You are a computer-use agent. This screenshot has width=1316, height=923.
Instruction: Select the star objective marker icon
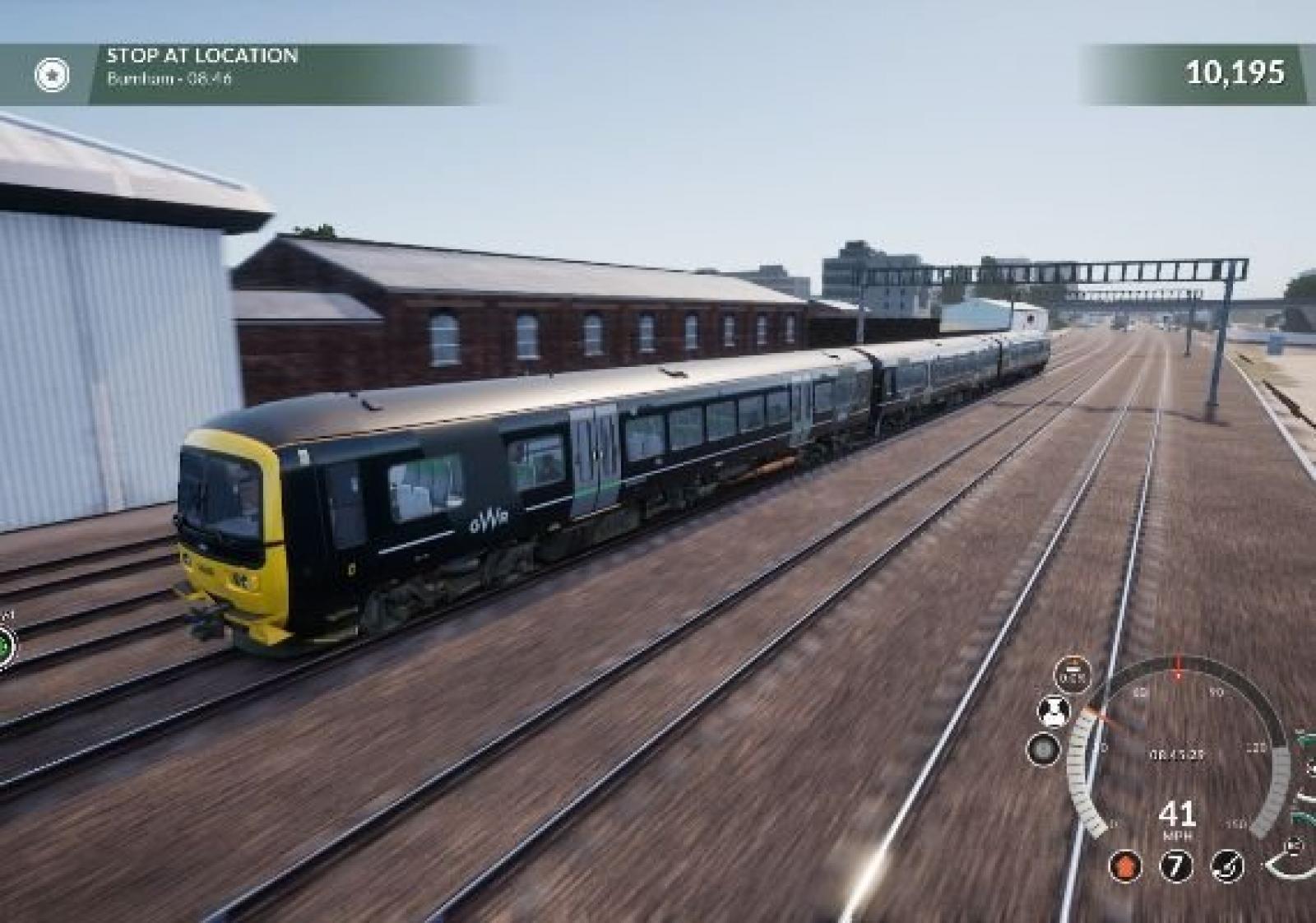(51, 75)
